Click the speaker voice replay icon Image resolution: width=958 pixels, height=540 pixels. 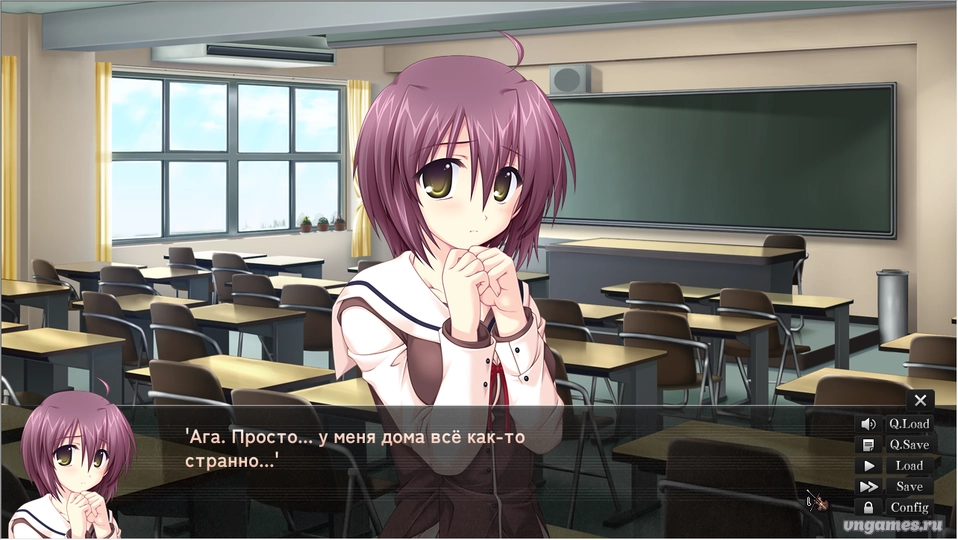(868, 424)
